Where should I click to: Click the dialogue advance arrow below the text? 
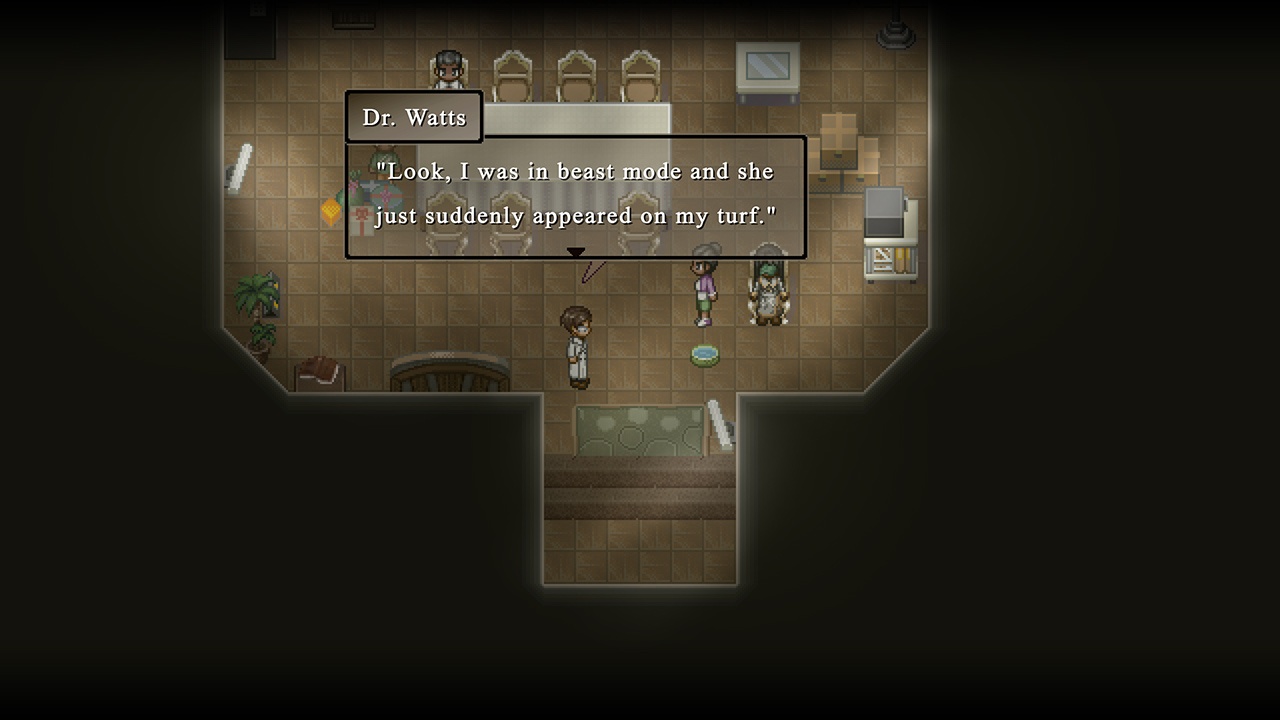coord(576,252)
